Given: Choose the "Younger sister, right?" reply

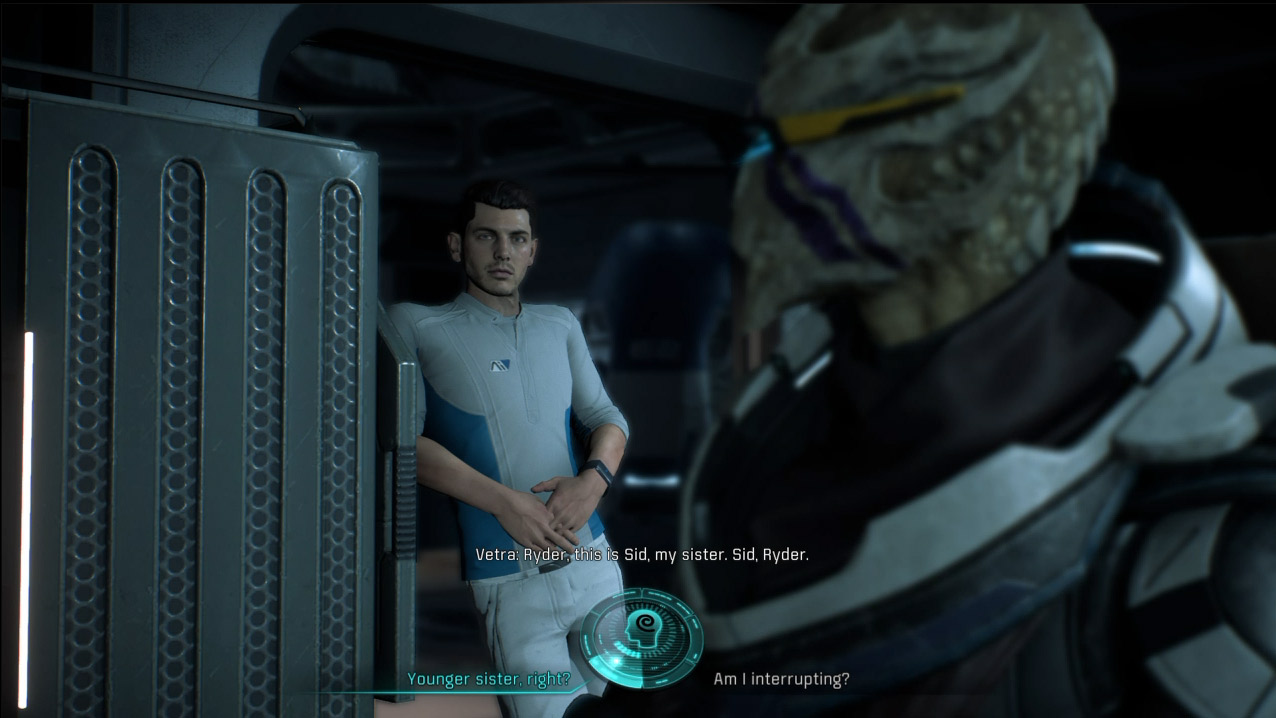Looking at the screenshot, I should 488,680.
